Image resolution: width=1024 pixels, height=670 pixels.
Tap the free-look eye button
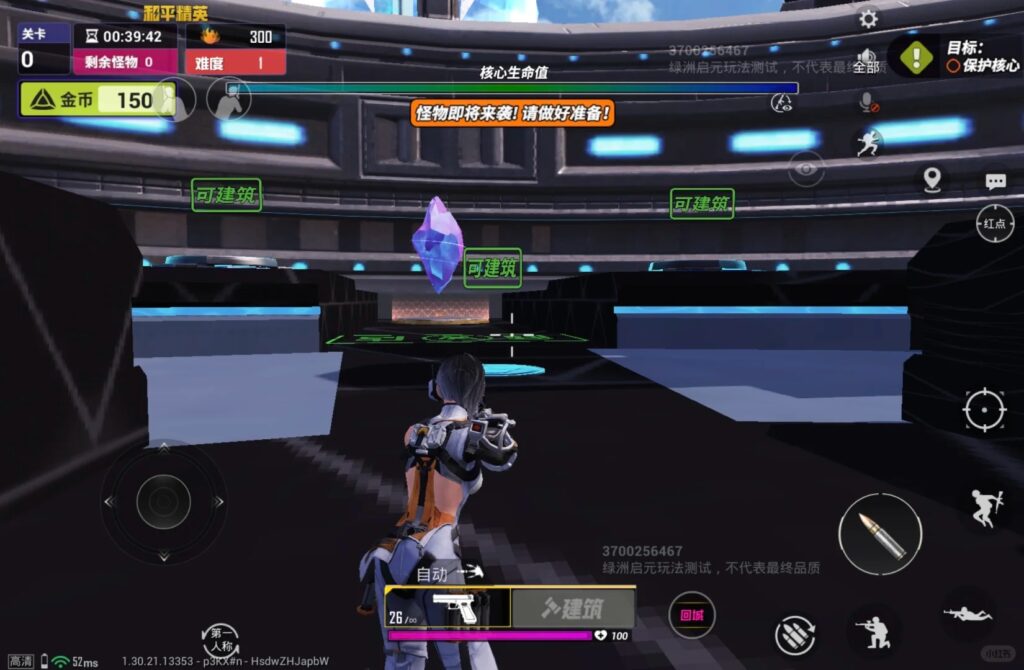(806, 169)
